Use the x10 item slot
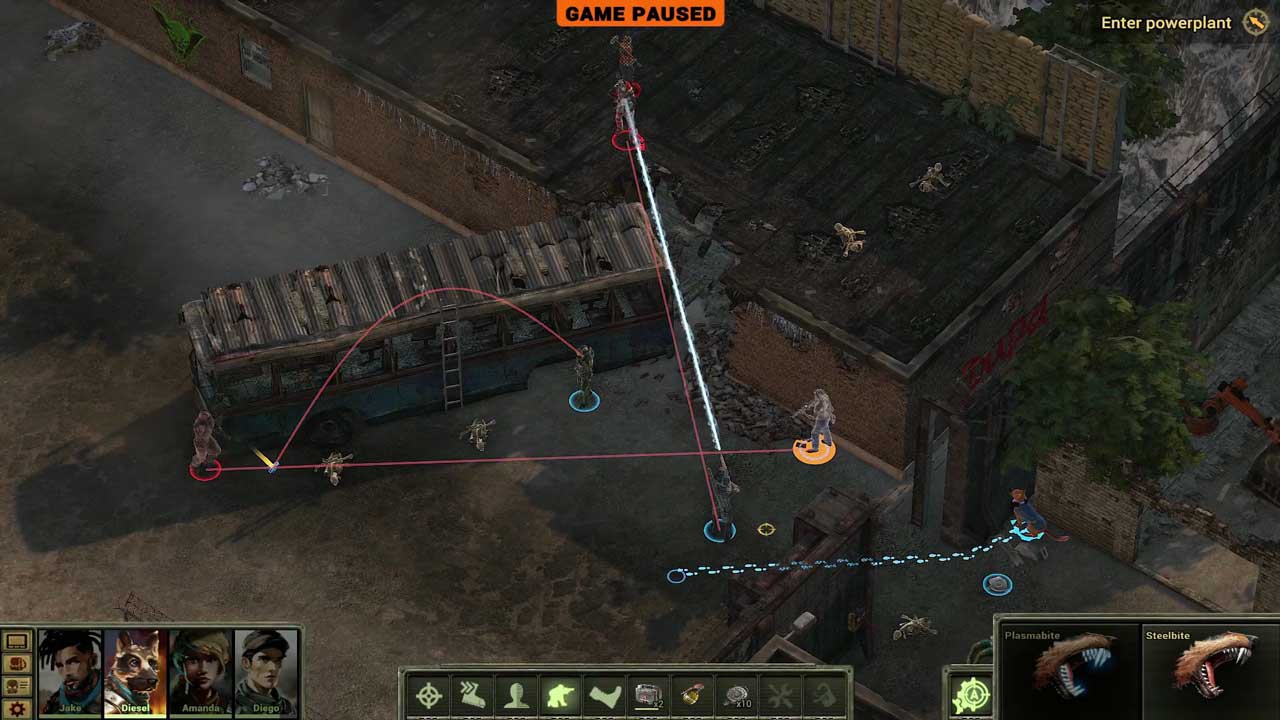The image size is (1280, 720). pyautogui.click(x=738, y=696)
